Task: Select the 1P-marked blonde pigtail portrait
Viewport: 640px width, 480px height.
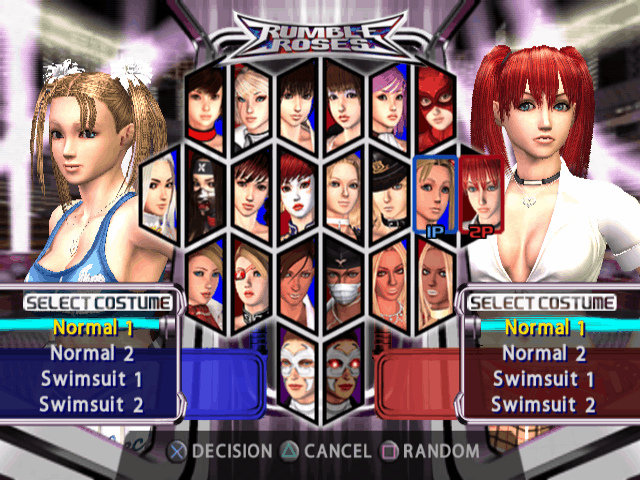Action: (434, 192)
